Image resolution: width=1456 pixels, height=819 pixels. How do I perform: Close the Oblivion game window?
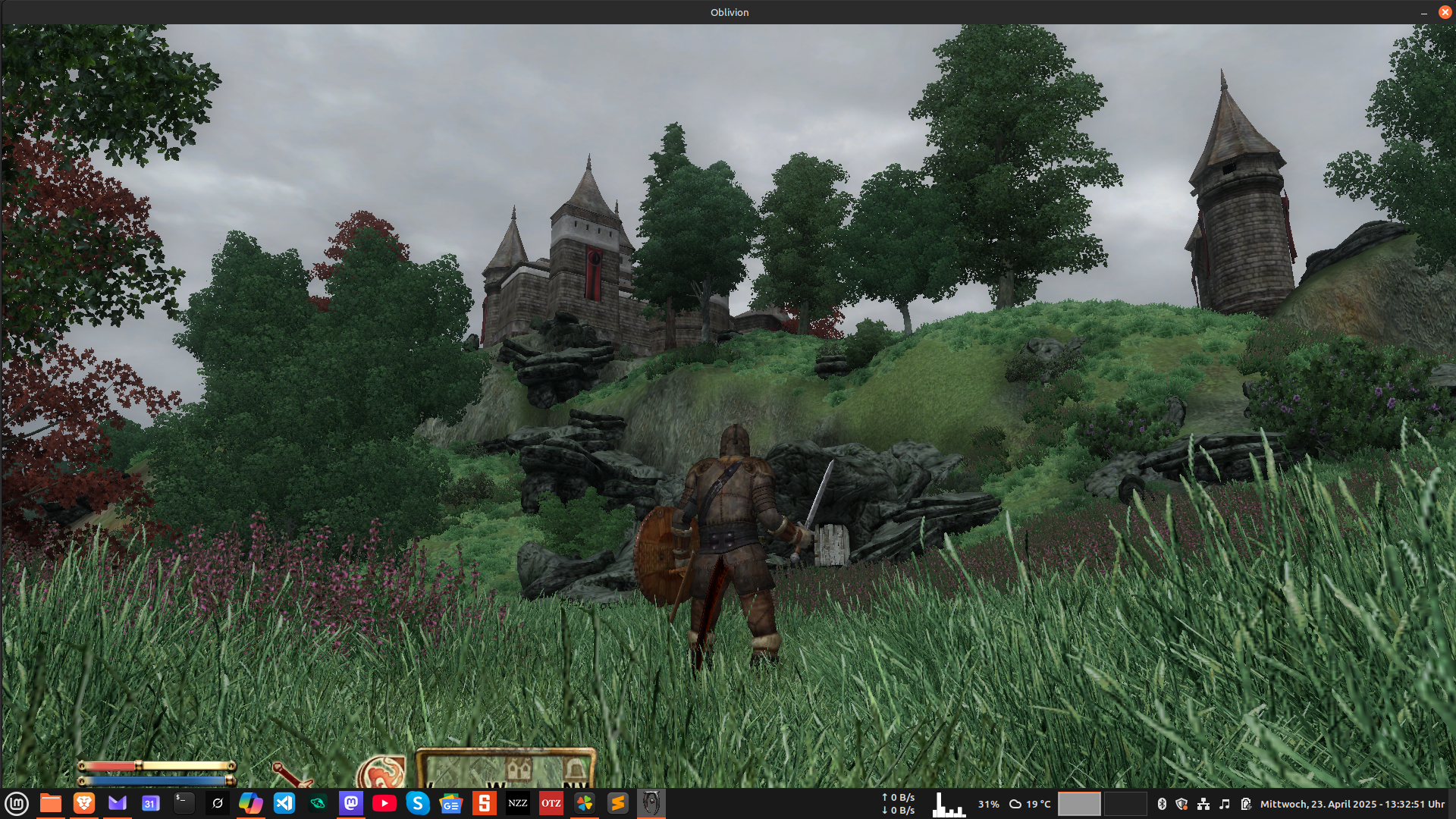[x=1445, y=12]
